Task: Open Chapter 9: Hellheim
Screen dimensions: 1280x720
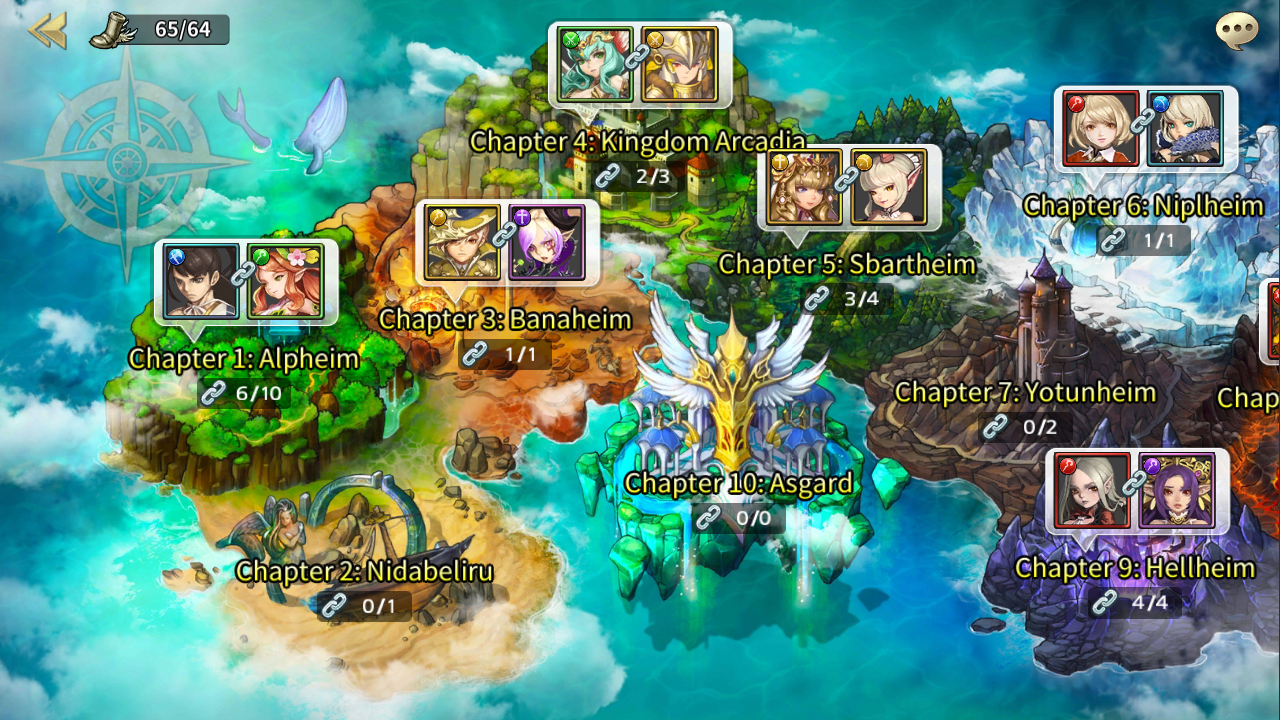Action: click(x=1134, y=569)
